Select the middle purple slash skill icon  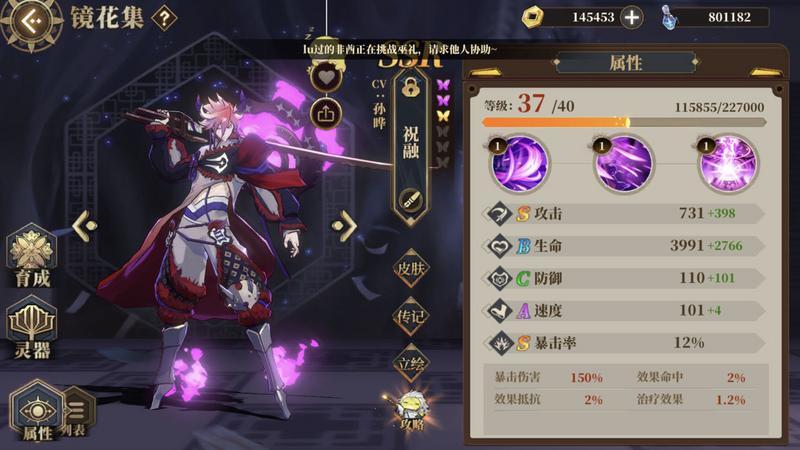coord(623,164)
